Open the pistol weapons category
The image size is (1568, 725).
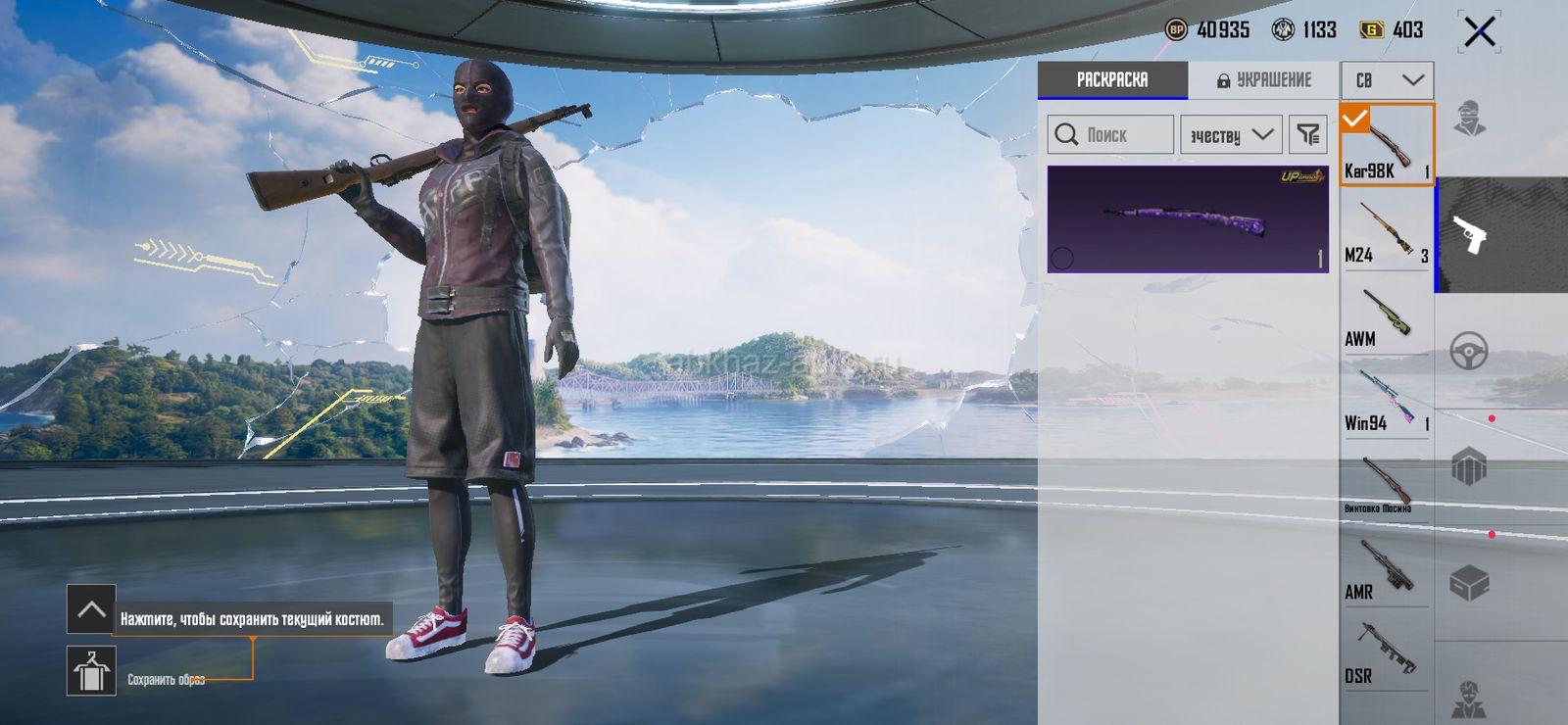[1470, 235]
